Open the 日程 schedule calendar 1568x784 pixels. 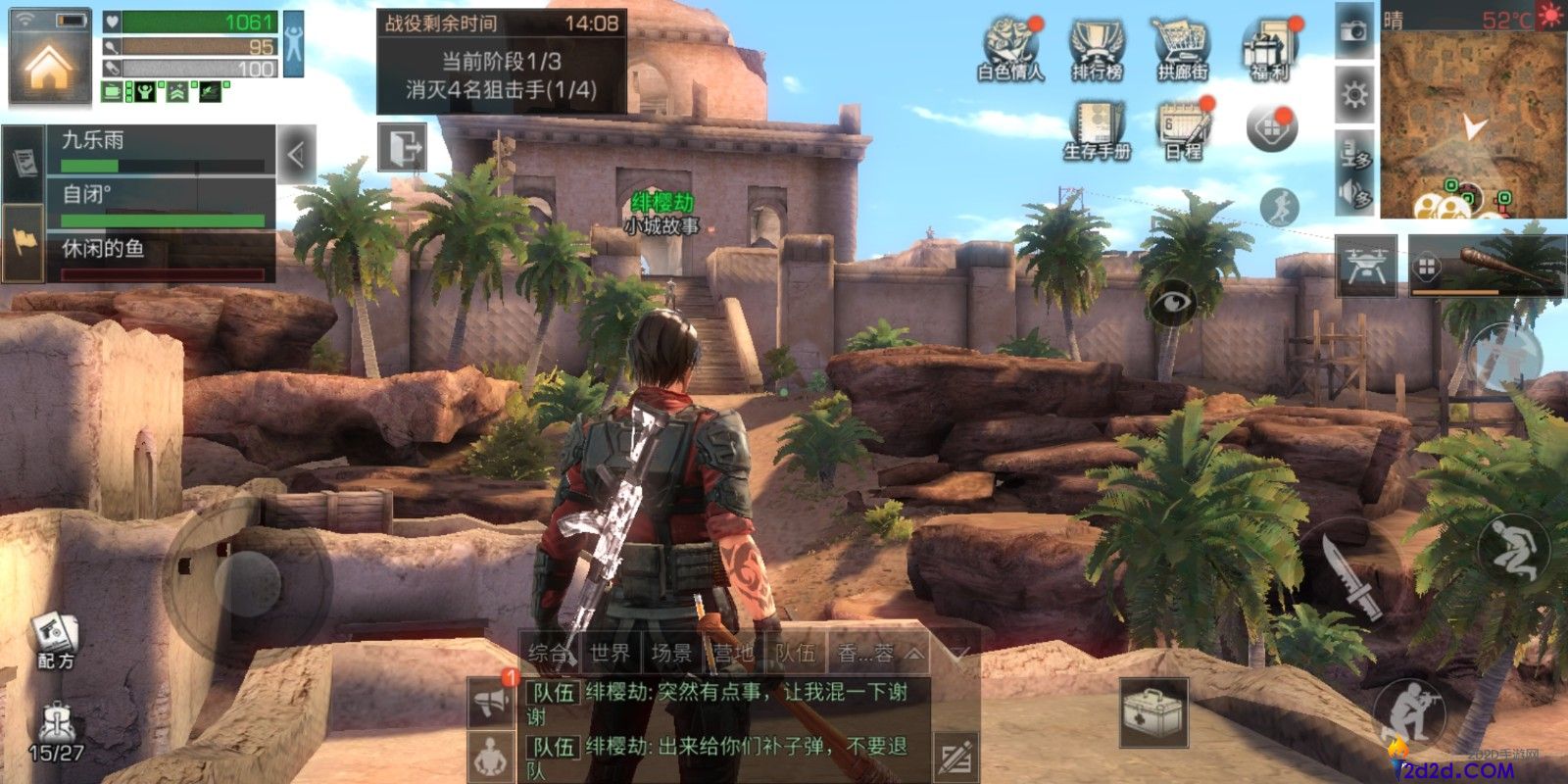pos(1184,130)
